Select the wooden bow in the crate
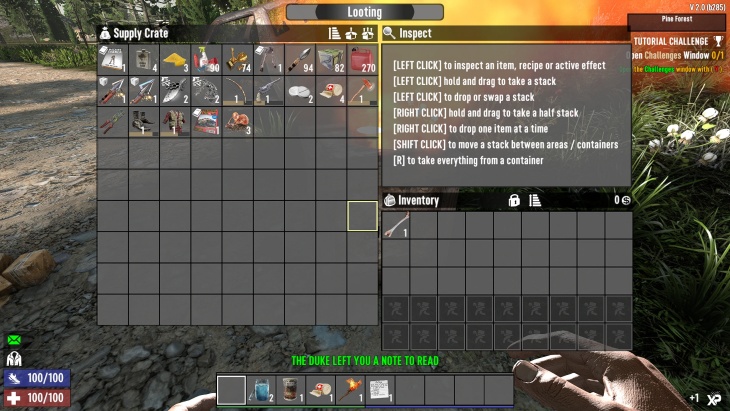Viewport: 730px width, 411px height. 237,92
